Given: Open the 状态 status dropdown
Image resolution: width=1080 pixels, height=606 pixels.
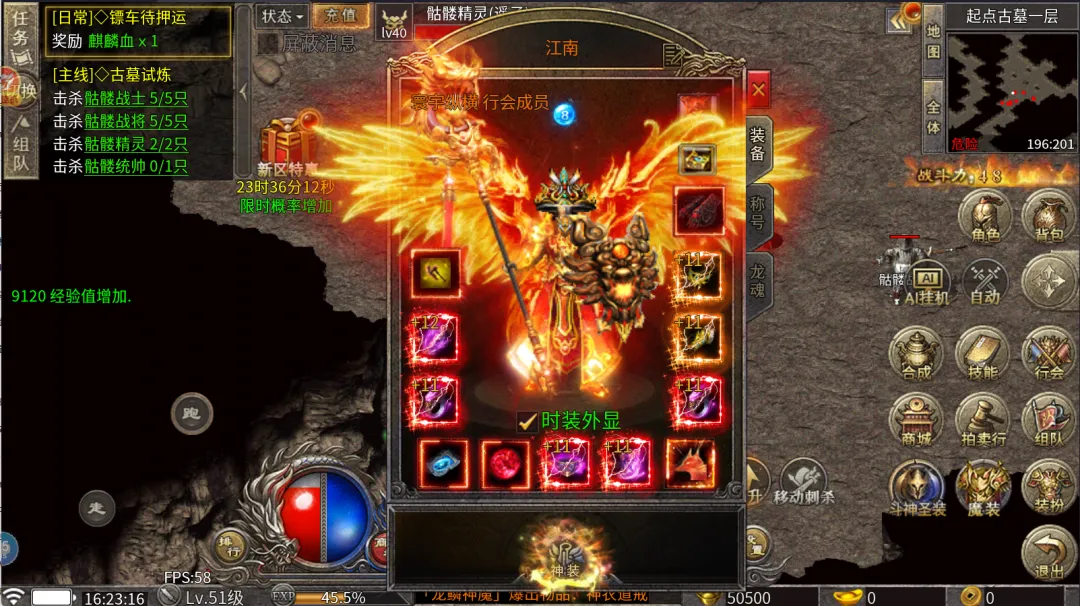Looking at the screenshot, I should tap(282, 16).
